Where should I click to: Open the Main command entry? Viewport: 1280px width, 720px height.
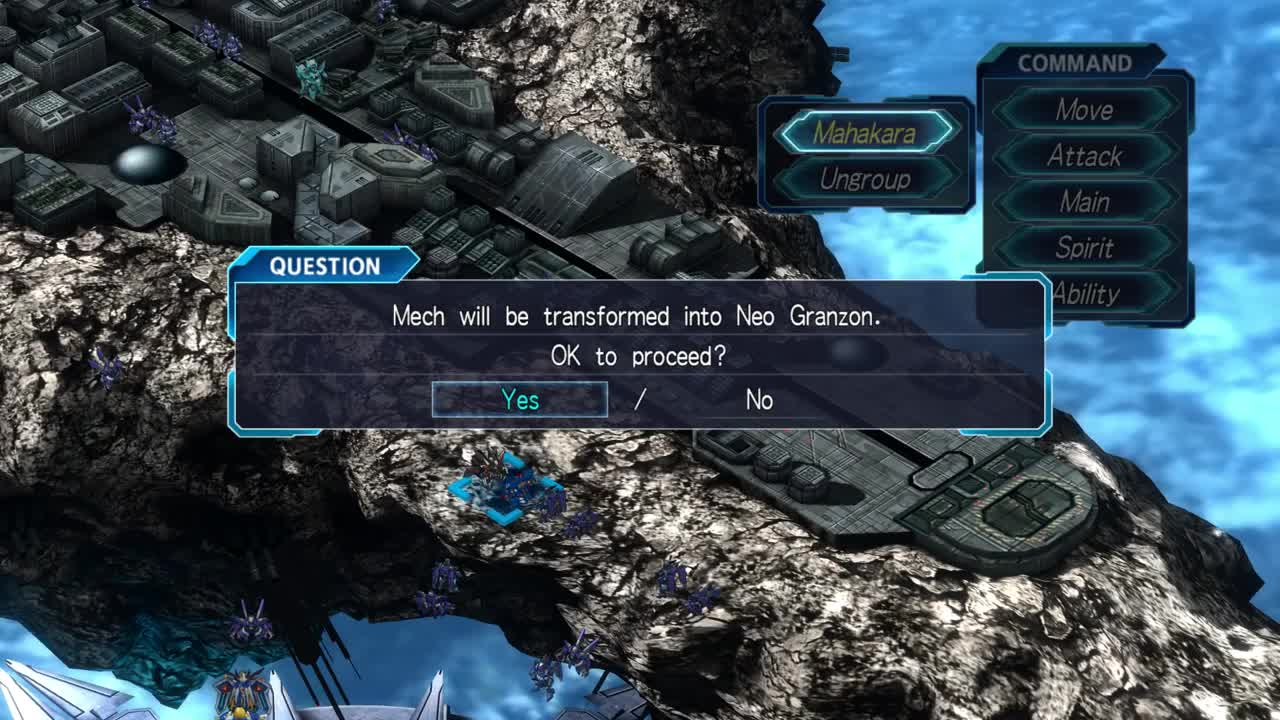point(1084,202)
